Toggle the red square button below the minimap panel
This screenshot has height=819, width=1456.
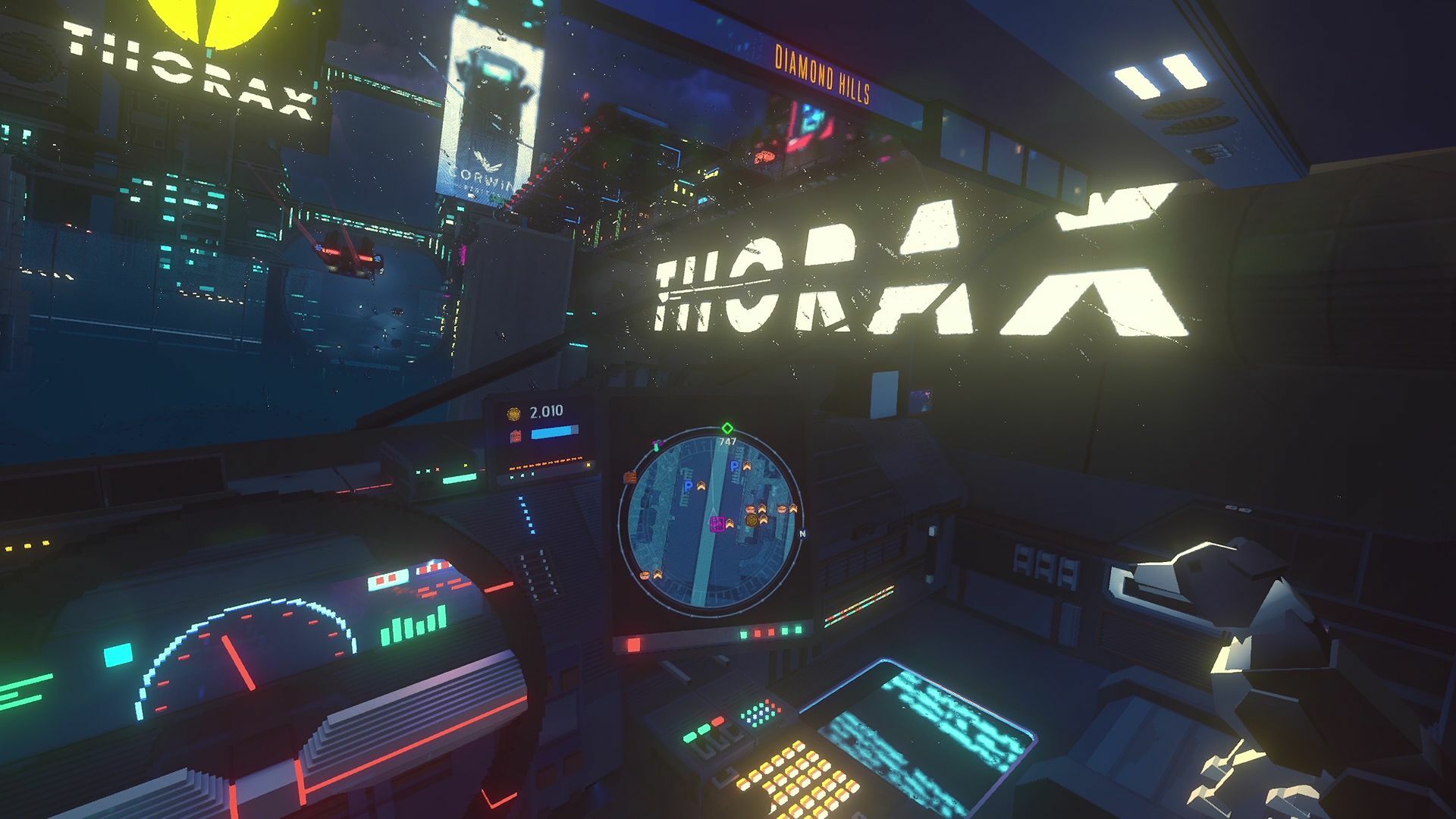tap(634, 644)
